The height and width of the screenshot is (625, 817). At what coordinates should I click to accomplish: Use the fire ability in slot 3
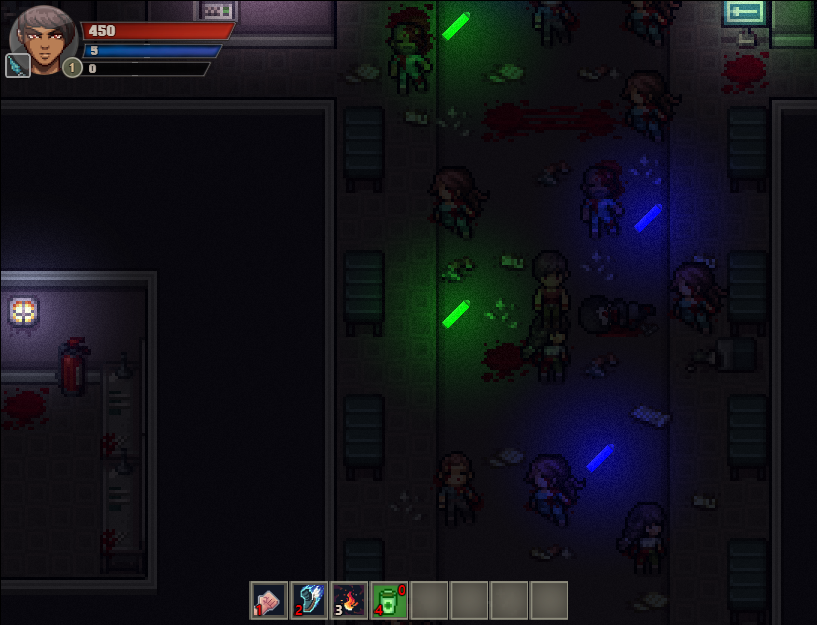tap(348, 600)
